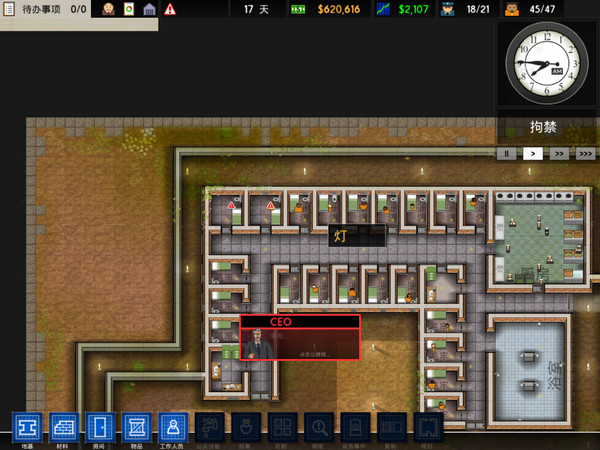The width and height of the screenshot is (600, 450).
Task: Open the 物品 (Objects) menu
Action: [x=136, y=427]
